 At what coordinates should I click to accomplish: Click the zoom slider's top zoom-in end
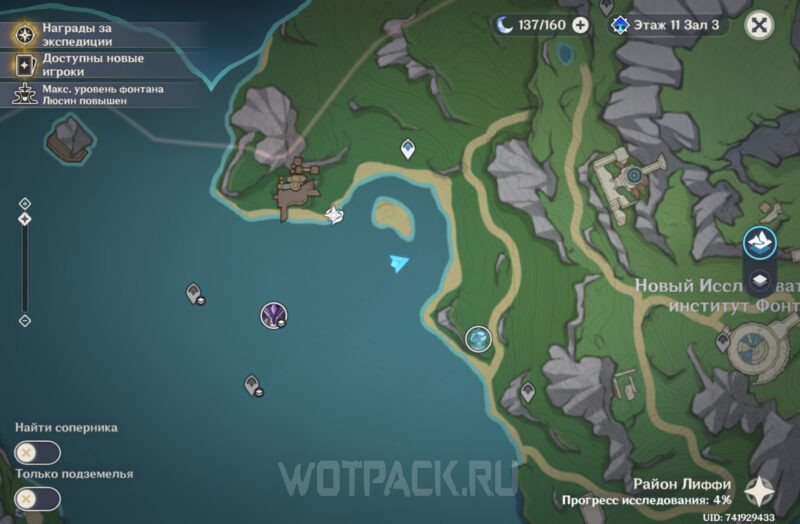(x=25, y=203)
